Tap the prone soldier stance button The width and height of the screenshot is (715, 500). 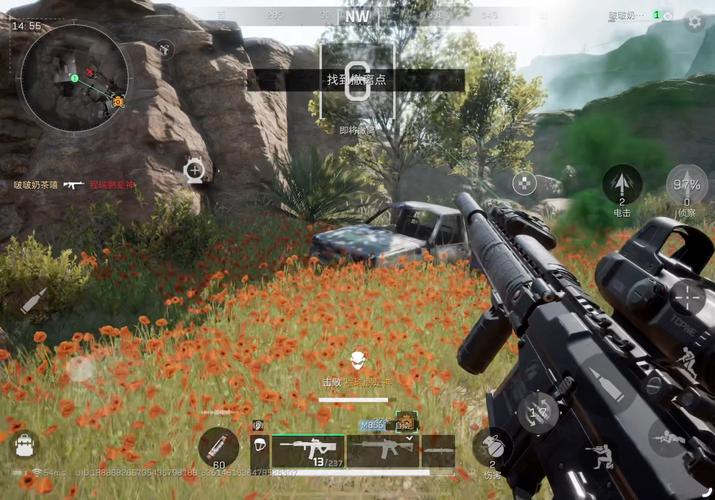click(666, 436)
